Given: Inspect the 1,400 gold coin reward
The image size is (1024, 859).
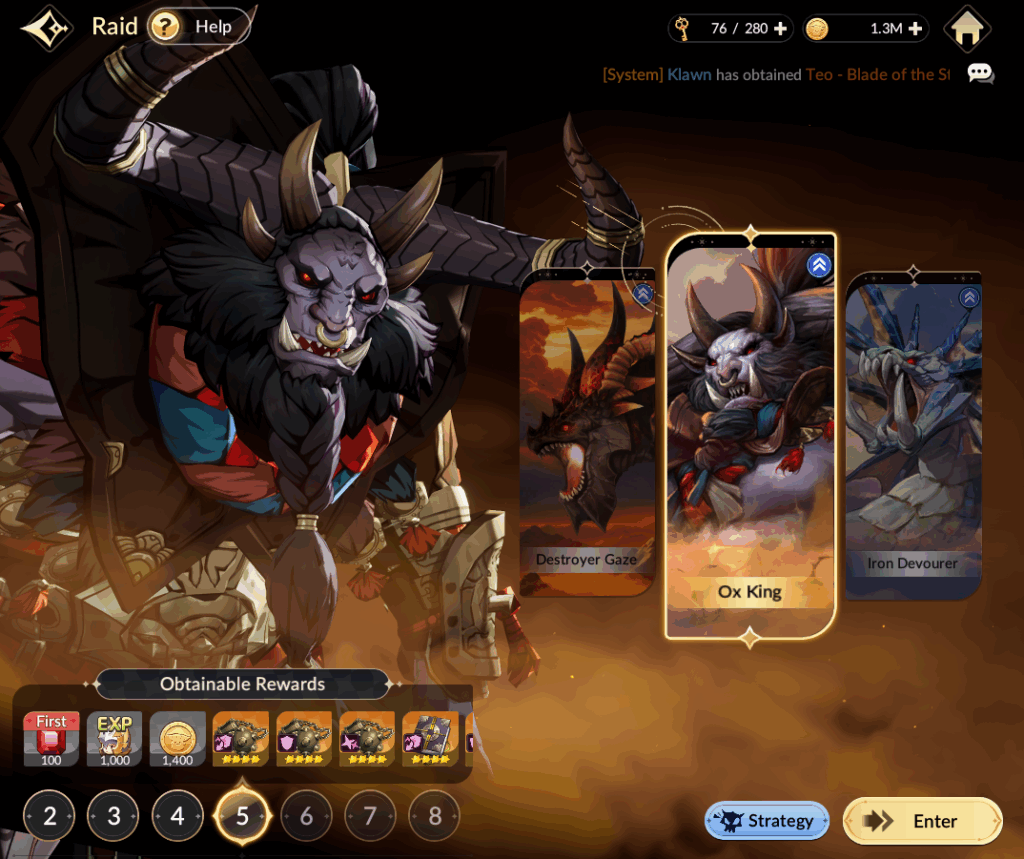Looking at the screenshot, I should pyautogui.click(x=178, y=739).
